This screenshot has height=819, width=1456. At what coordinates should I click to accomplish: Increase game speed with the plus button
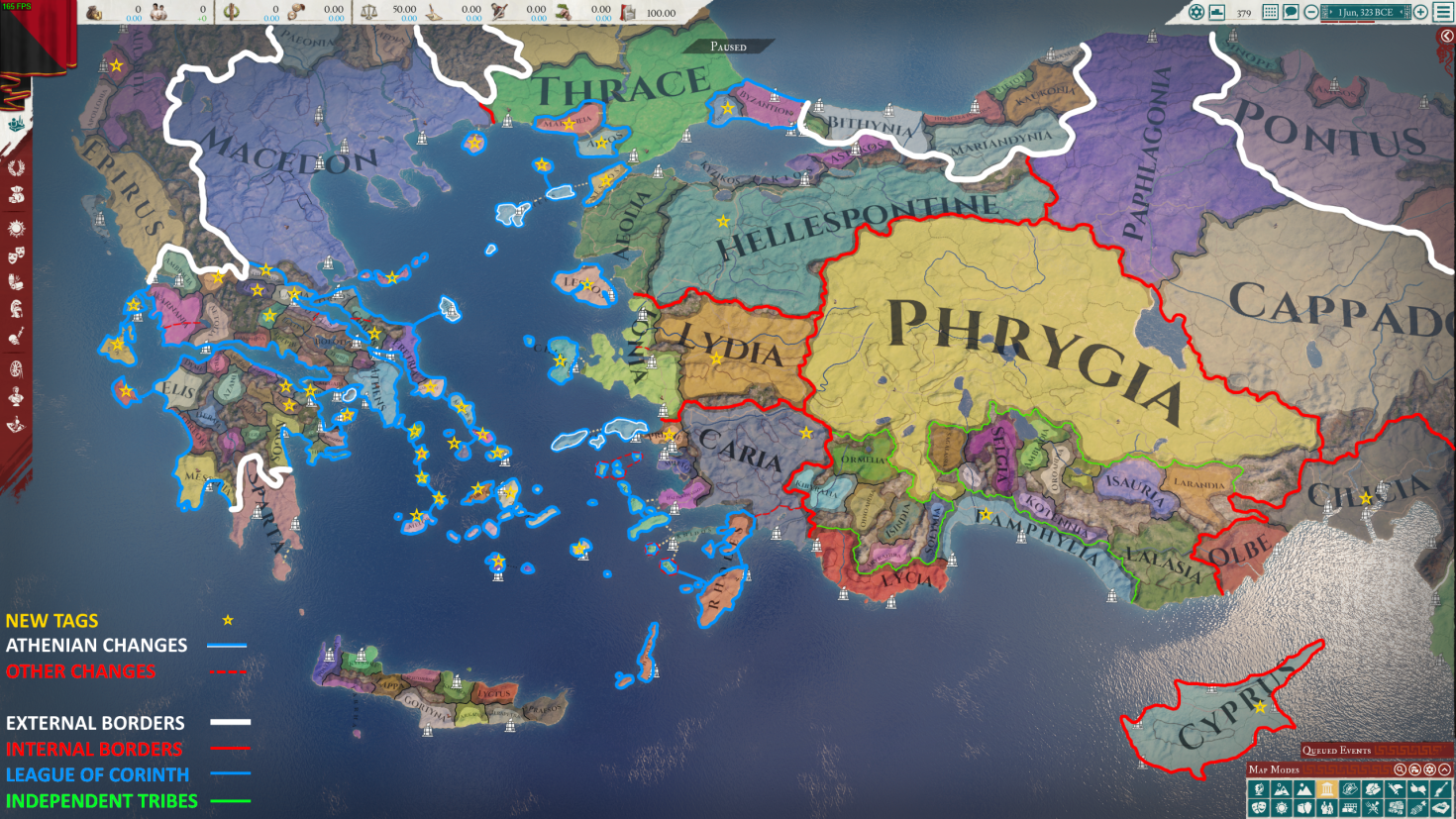(1421, 12)
